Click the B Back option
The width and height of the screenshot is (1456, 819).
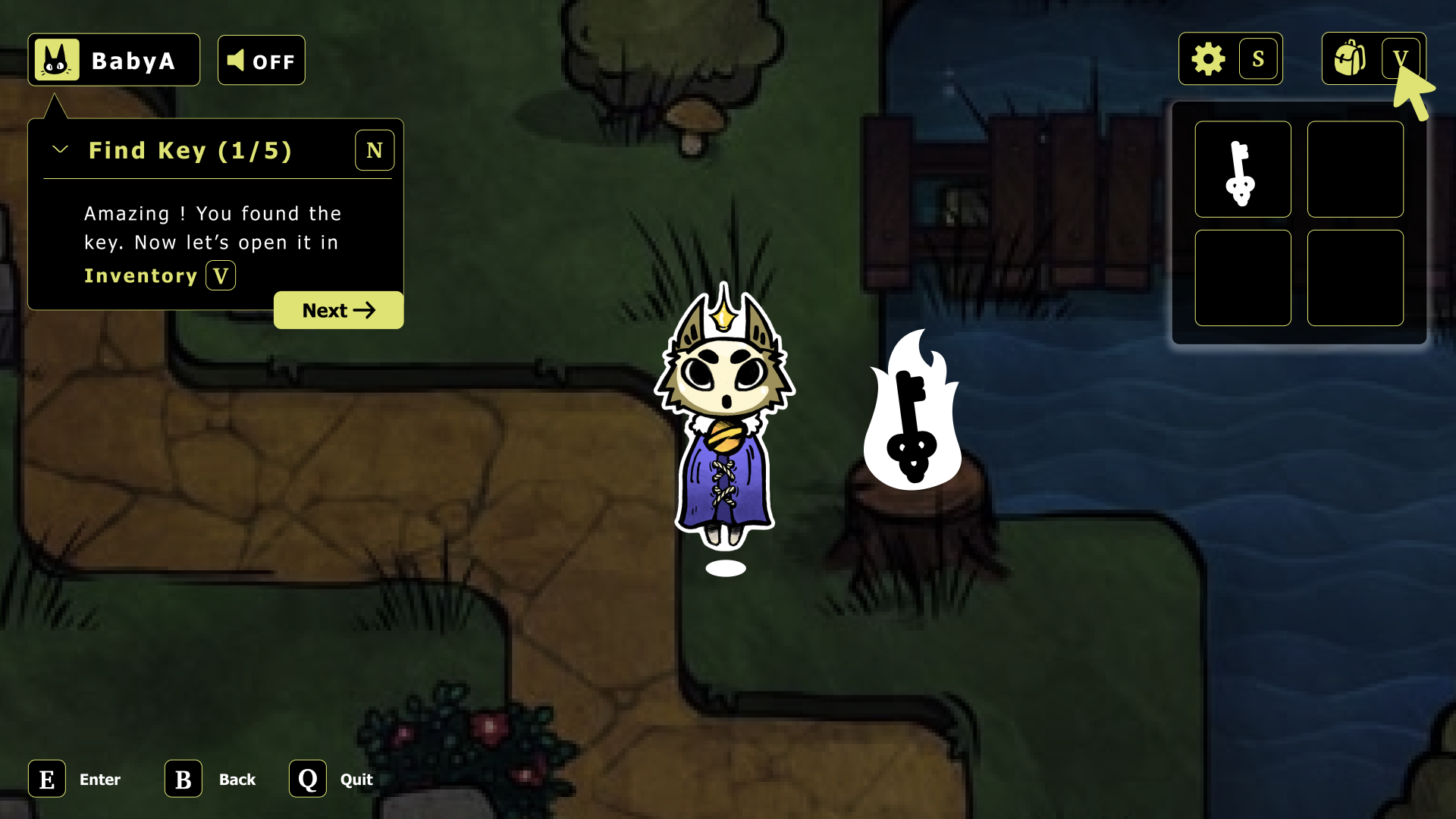182,779
